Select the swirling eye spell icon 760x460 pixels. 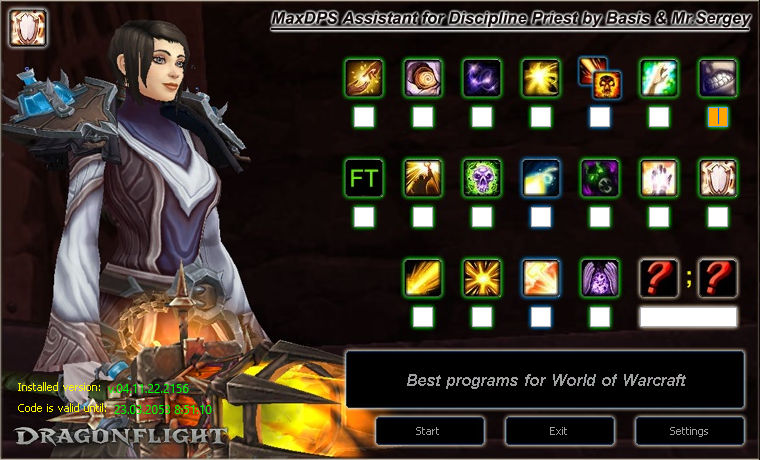pos(423,78)
